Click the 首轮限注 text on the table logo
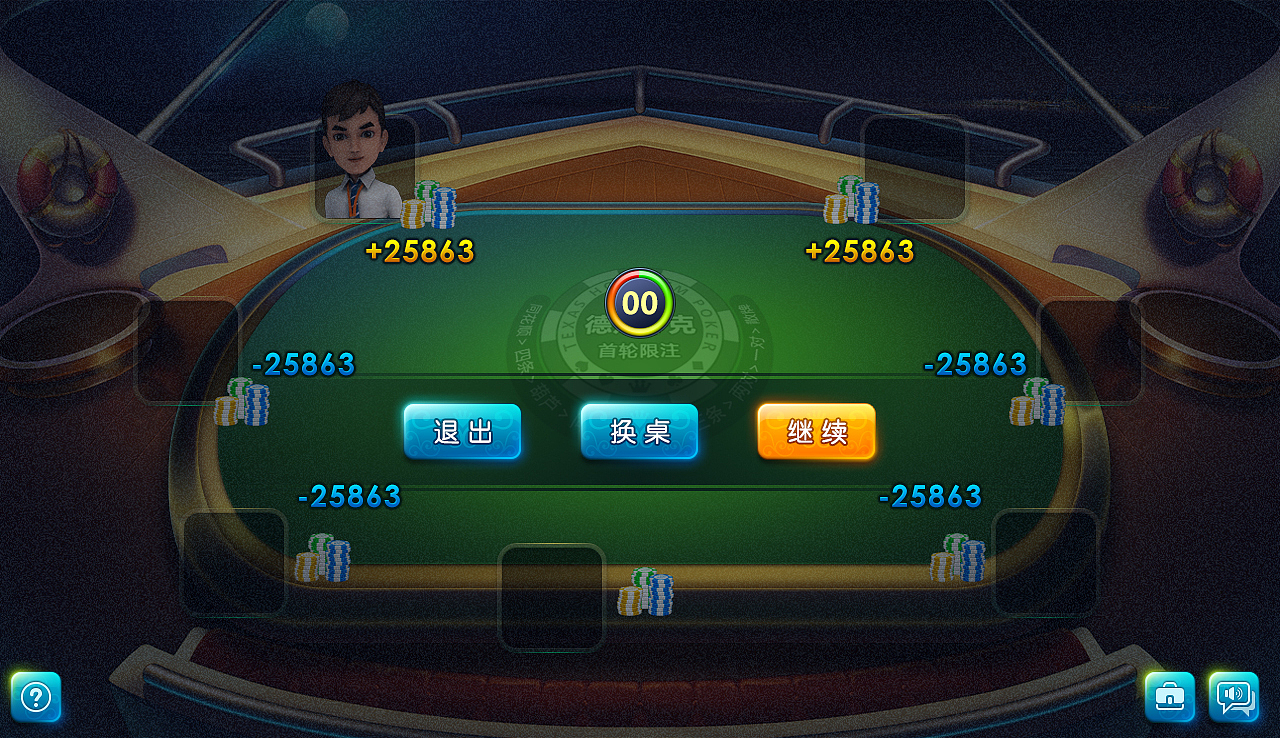Viewport: 1280px width, 738px height. click(640, 349)
